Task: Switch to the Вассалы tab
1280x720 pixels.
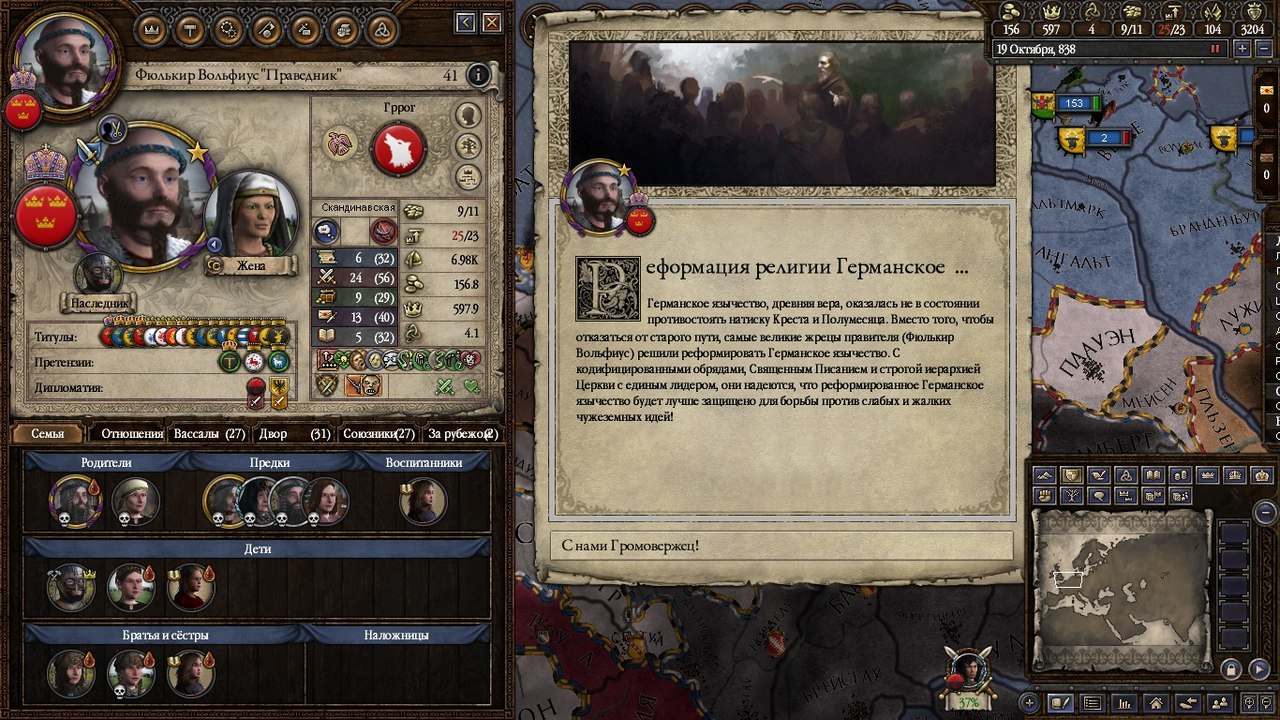Action: (x=209, y=434)
